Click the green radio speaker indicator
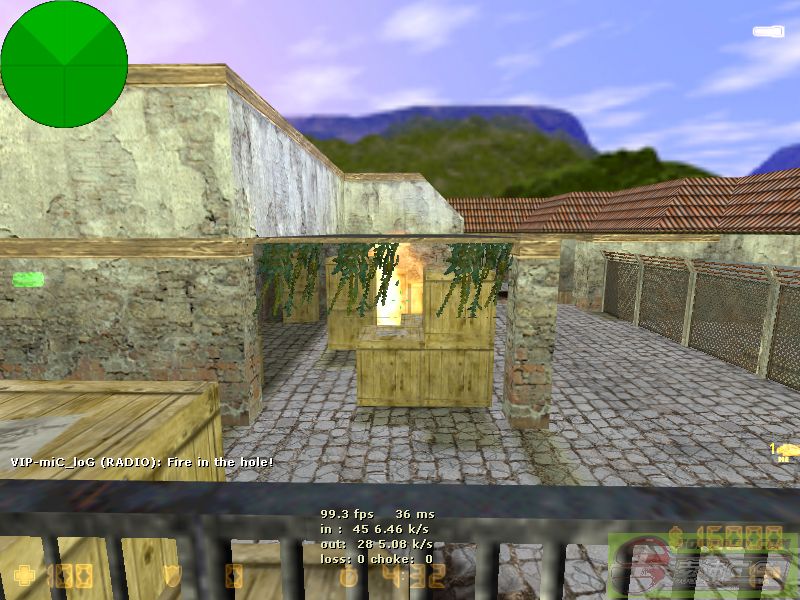800x600 pixels. coord(27,279)
